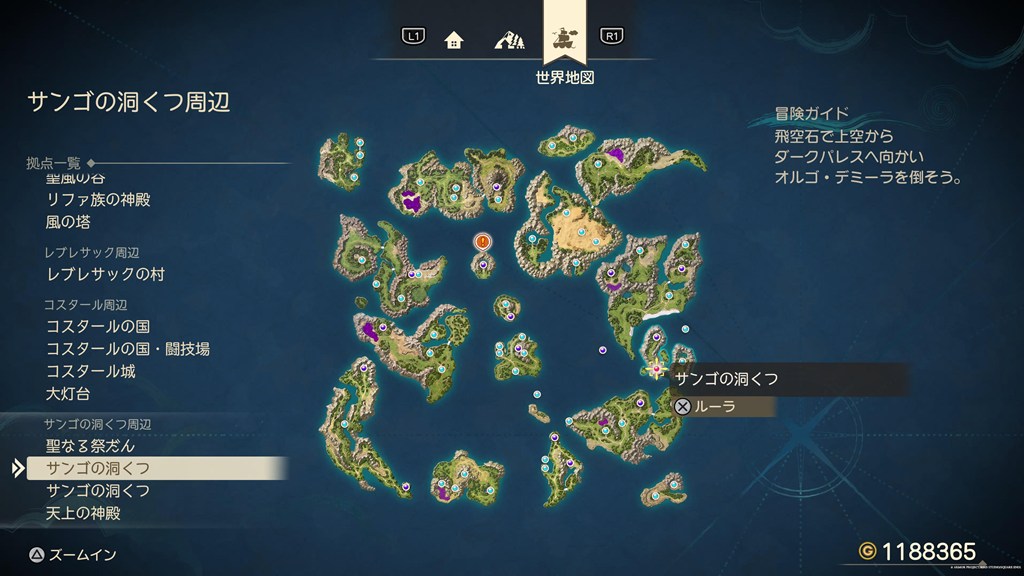Select レブレサックの村 destination
Image resolution: width=1024 pixels, height=576 pixels.
(105, 274)
